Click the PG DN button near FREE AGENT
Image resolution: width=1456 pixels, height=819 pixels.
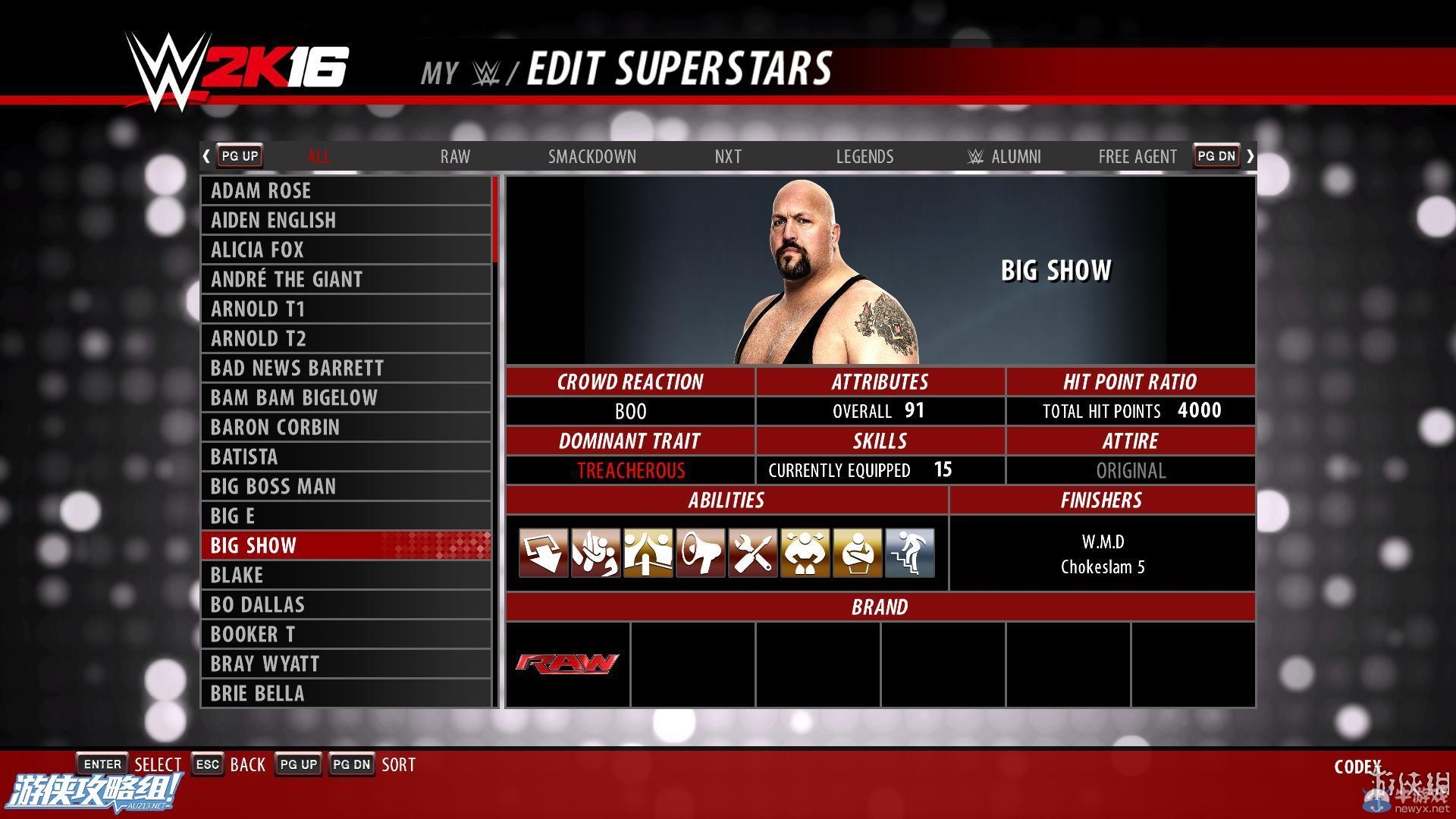[1216, 155]
